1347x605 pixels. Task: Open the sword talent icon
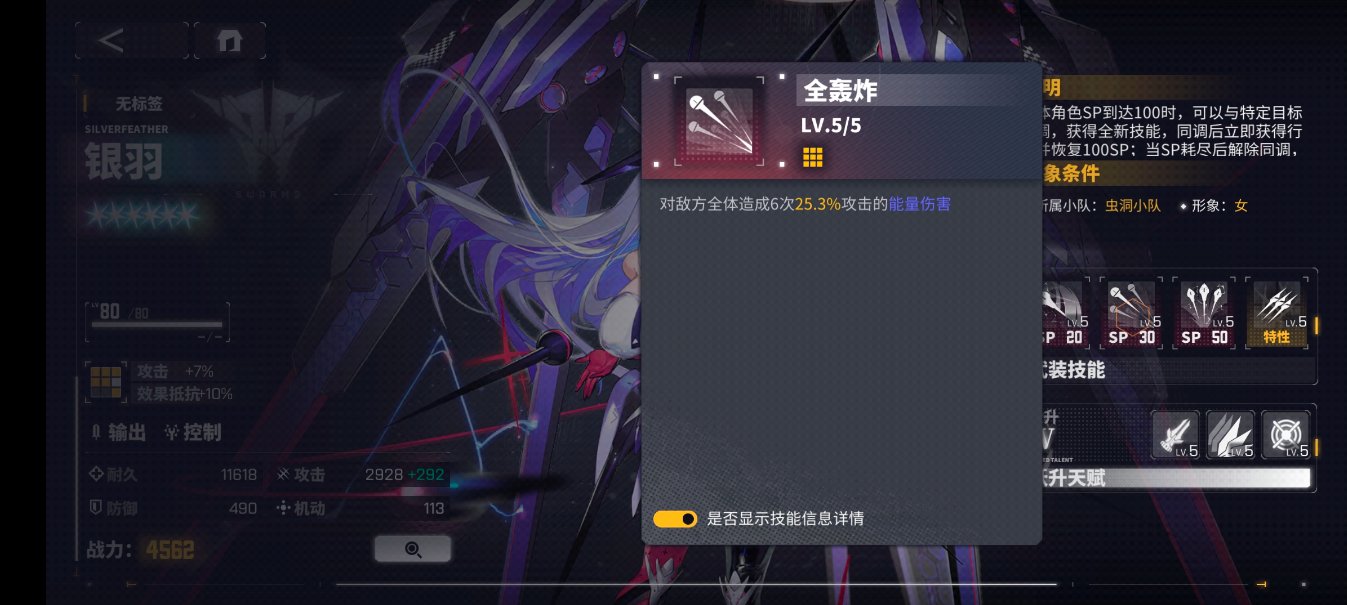click(1175, 435)
